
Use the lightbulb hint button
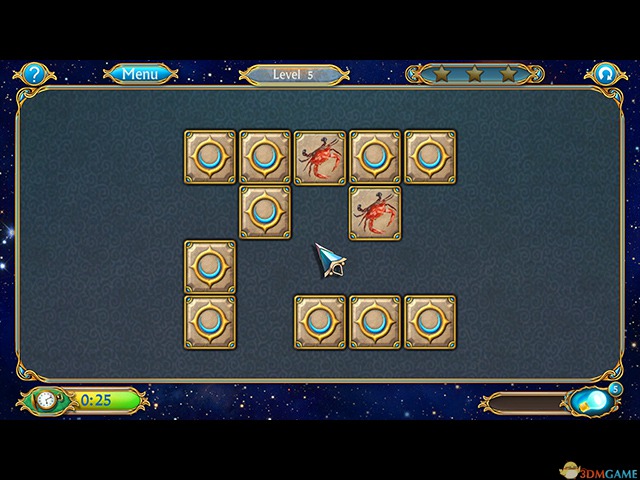point(591,401)
